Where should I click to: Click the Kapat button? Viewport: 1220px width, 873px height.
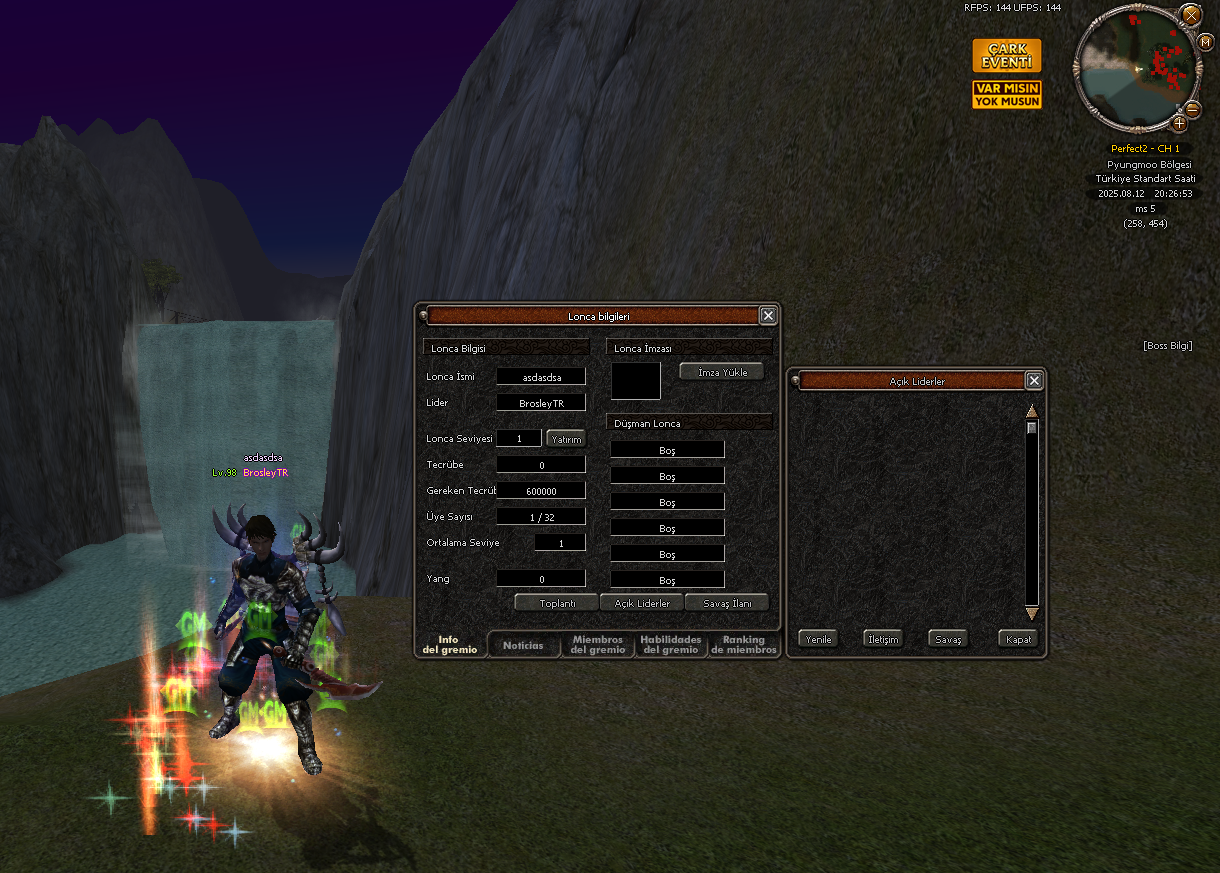[x=1018, y=639]
